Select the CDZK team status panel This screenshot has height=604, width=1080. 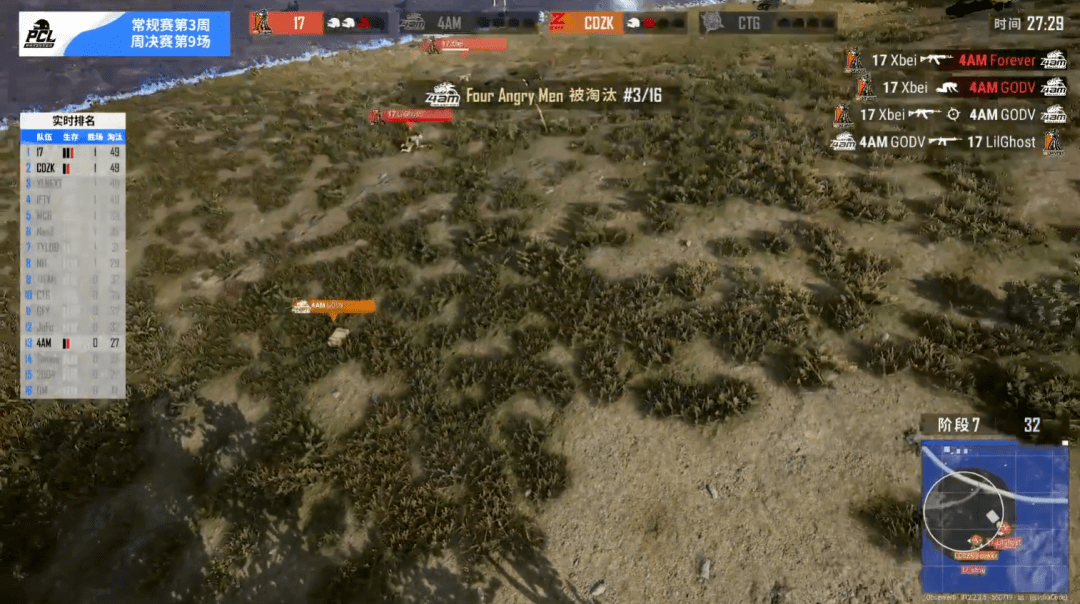[x=617, y=21]
